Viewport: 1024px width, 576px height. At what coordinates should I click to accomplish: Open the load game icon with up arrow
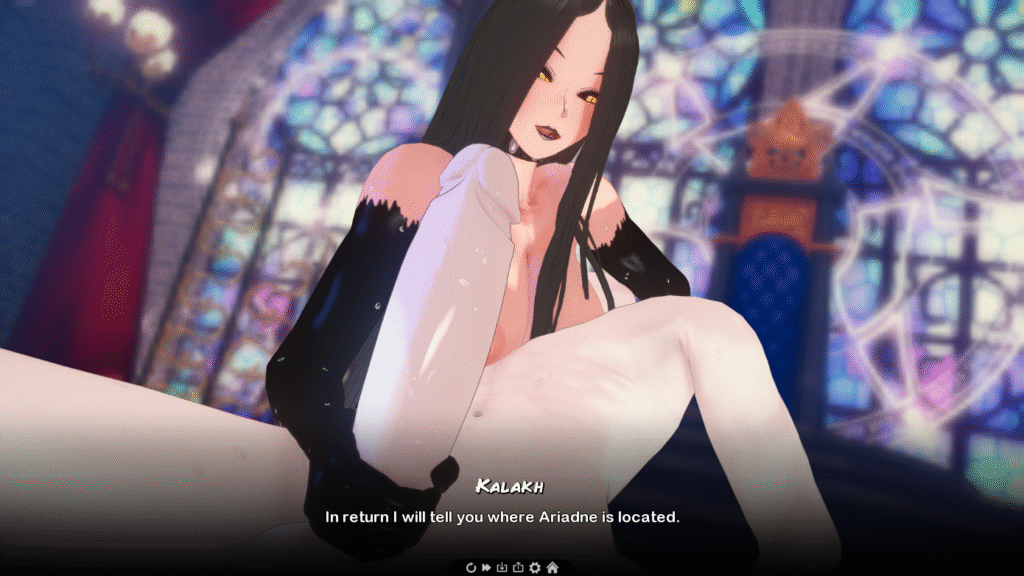point(518,567)
